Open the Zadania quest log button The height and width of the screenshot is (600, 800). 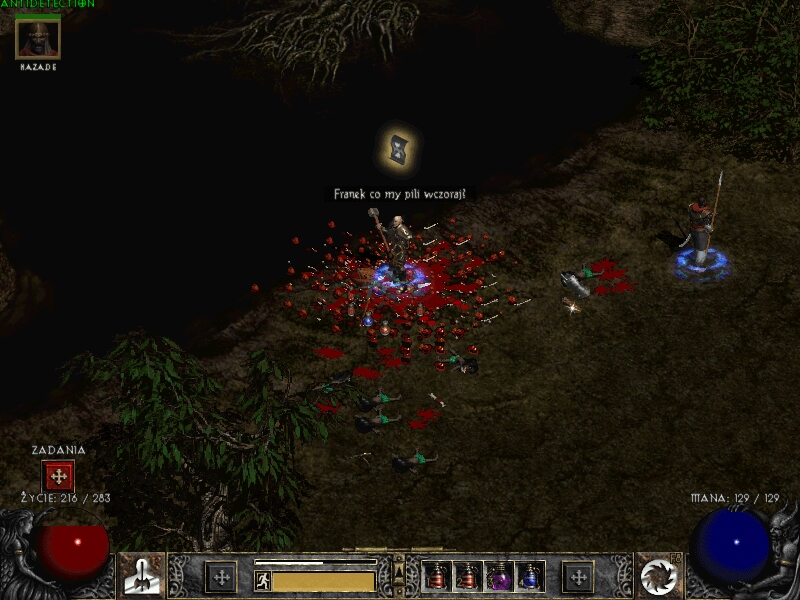point(58,476)
